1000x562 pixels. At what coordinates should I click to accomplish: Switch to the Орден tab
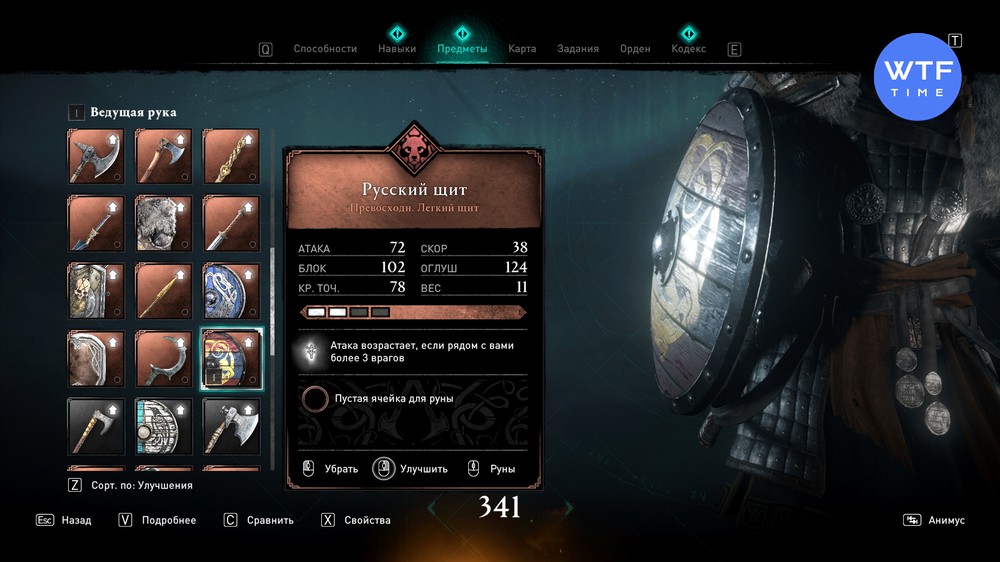635,48
